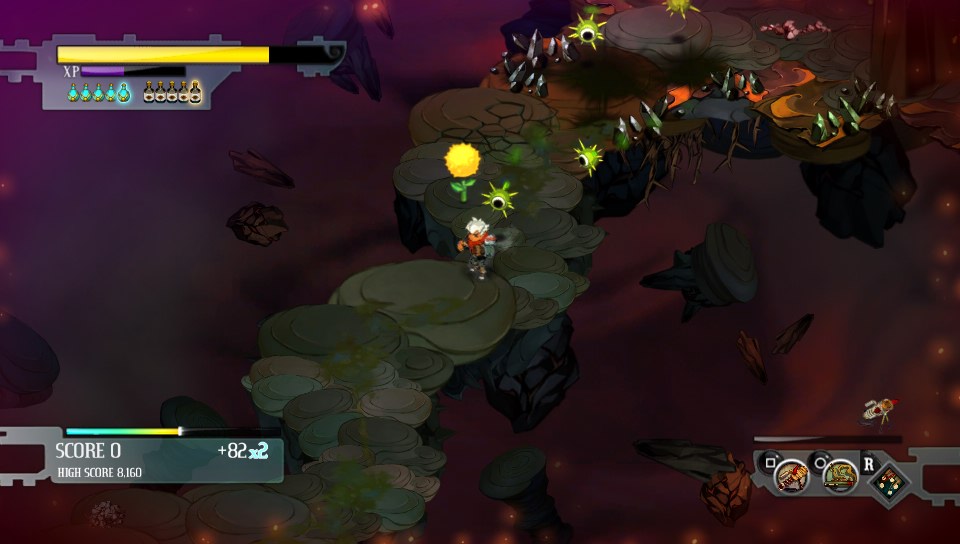The width and height of the screenshot is (960, 544).
Task: Use the glowing blue health tonic
Action: [x=123, y=93]
